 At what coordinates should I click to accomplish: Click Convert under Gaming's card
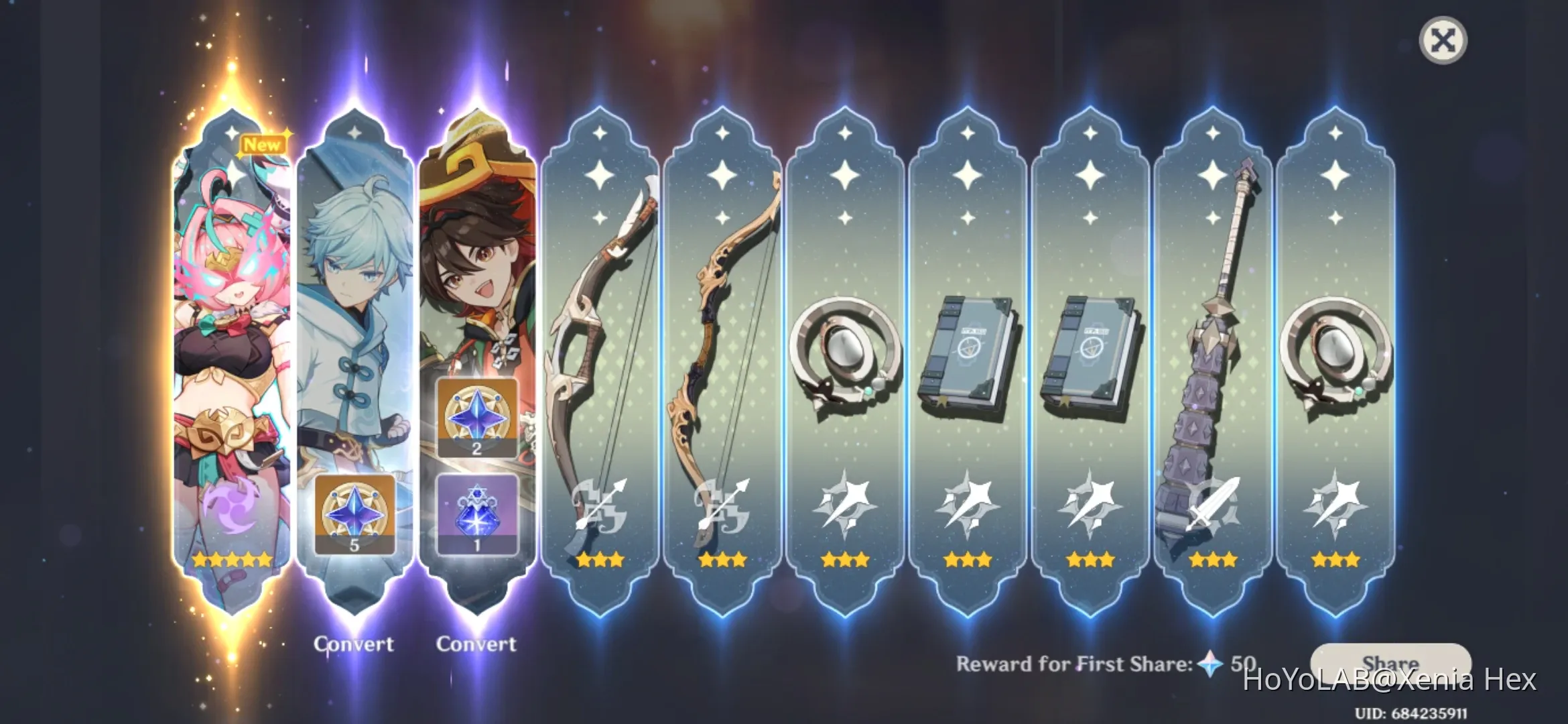click(x=477, y=644)
